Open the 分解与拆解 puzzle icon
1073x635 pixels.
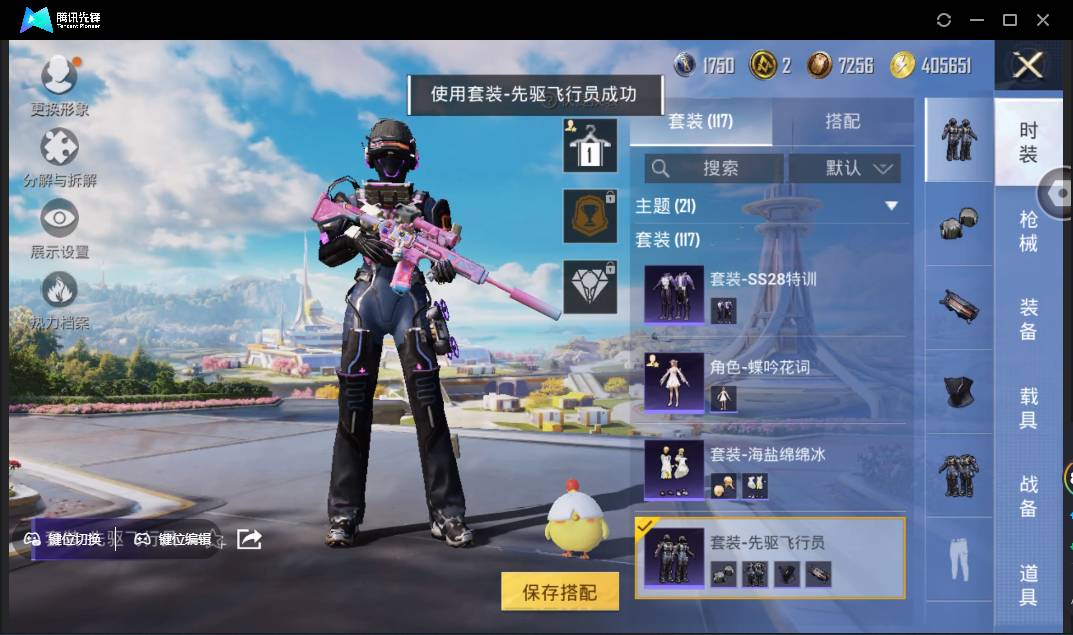(x=59, y=157)
